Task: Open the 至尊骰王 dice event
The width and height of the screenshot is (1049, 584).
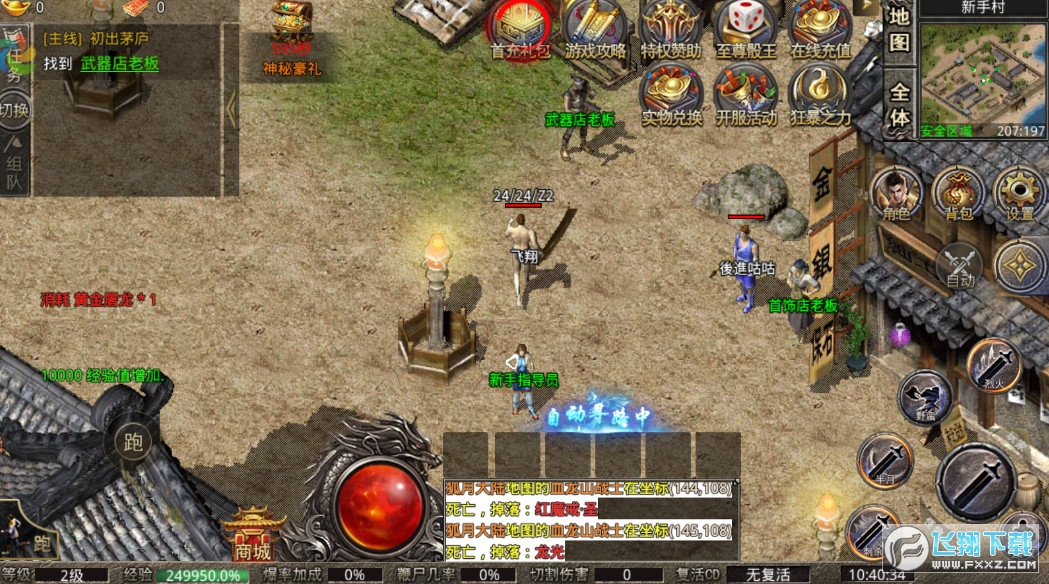Action: 745,28
